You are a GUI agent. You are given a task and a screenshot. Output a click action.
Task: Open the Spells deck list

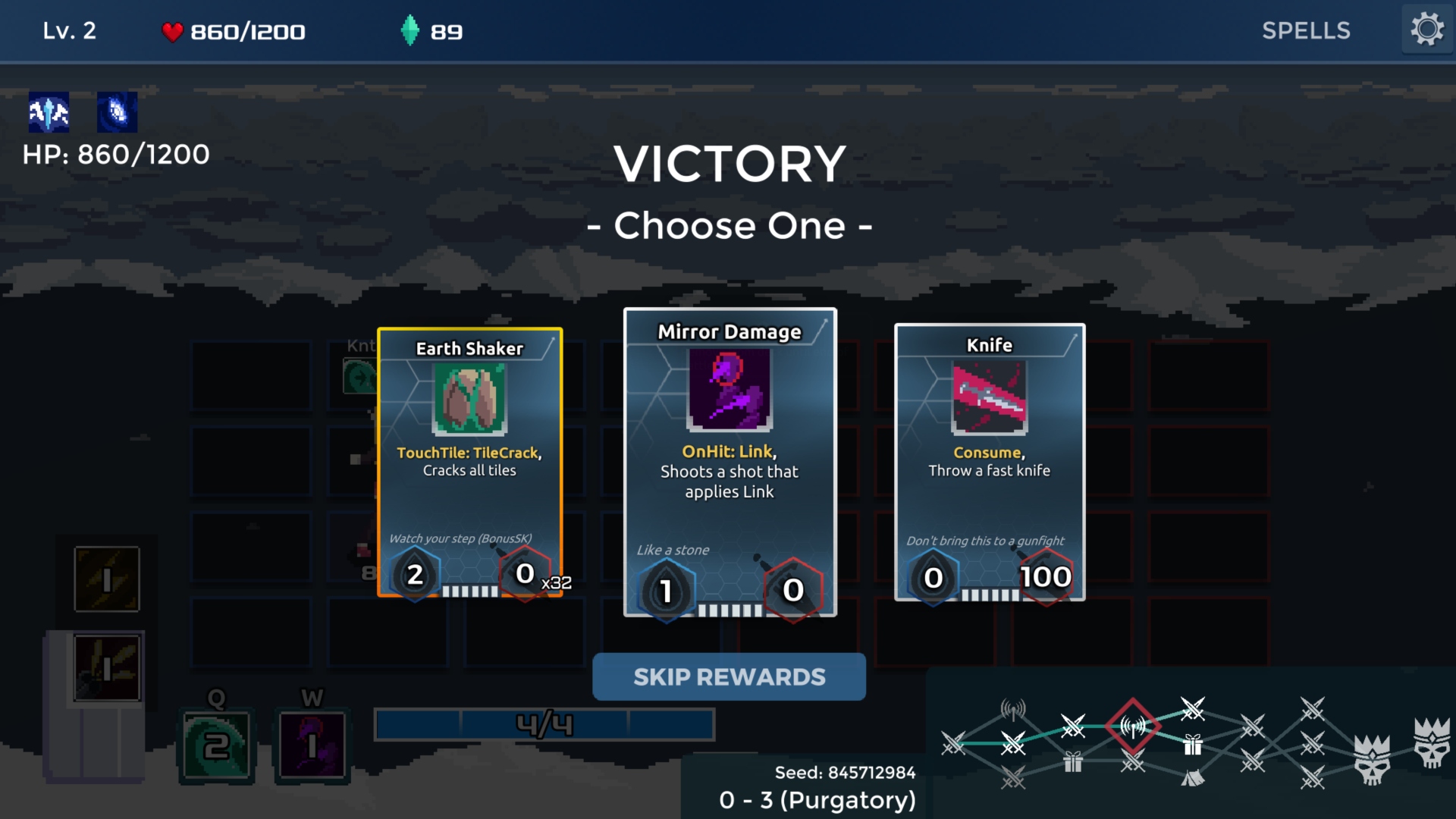click(x=1306, y=31)
